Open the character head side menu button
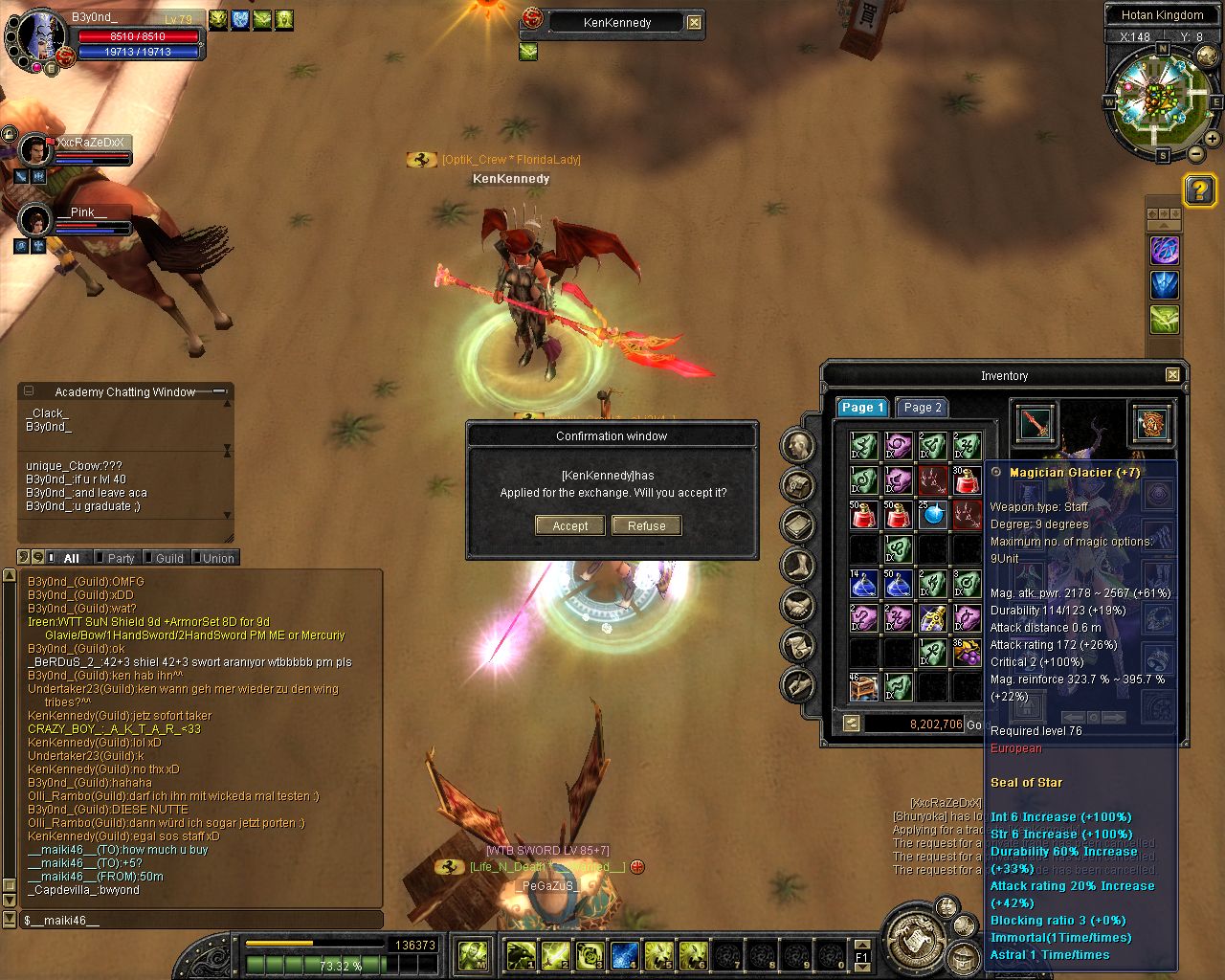 point(798,445)
